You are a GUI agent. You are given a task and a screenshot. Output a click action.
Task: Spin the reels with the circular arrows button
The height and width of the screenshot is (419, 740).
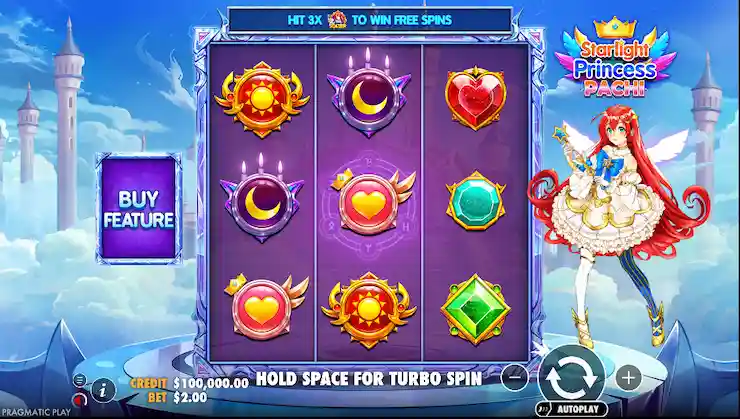coord(571,377)
